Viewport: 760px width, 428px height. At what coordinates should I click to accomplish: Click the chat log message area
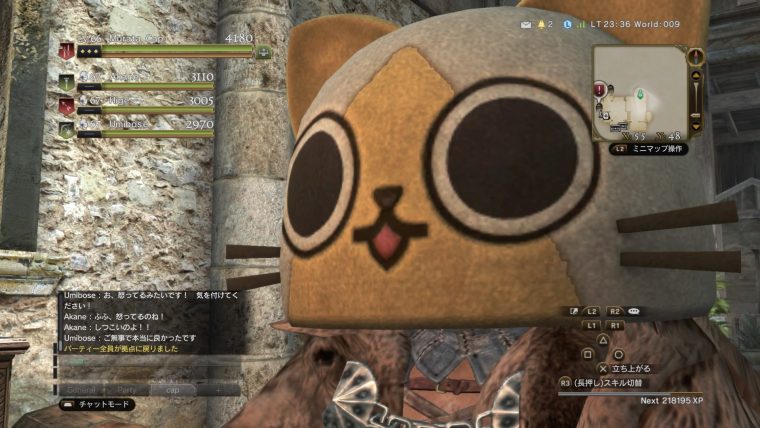[150, 322]
